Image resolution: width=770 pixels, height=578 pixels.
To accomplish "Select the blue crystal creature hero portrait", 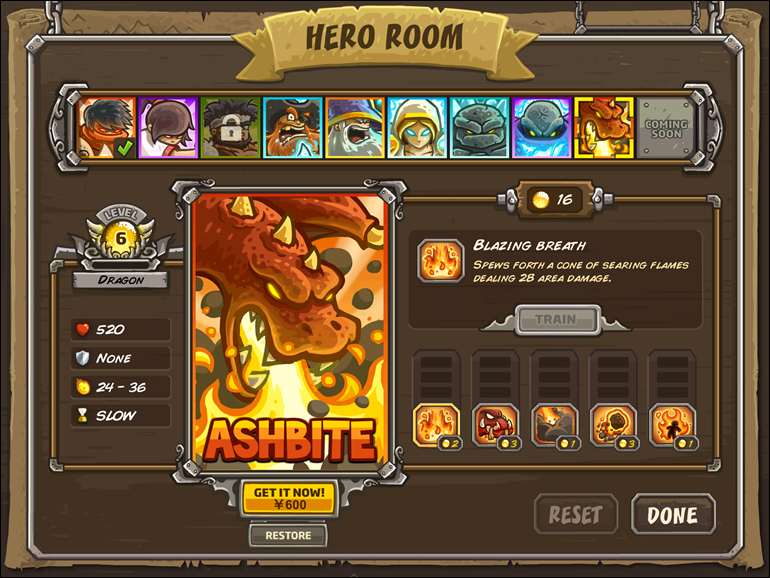I will (541, 128).
